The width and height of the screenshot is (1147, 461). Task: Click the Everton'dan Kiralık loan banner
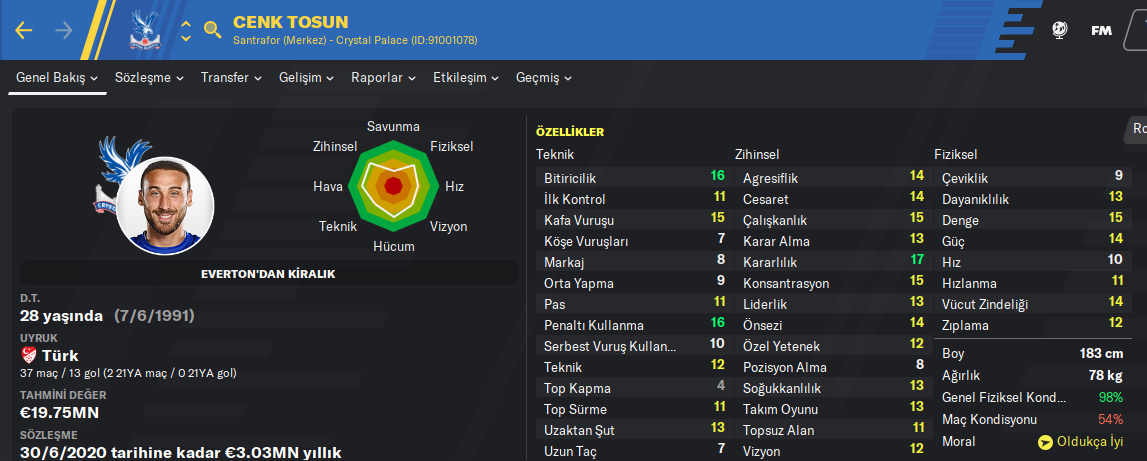pos(269,273)
